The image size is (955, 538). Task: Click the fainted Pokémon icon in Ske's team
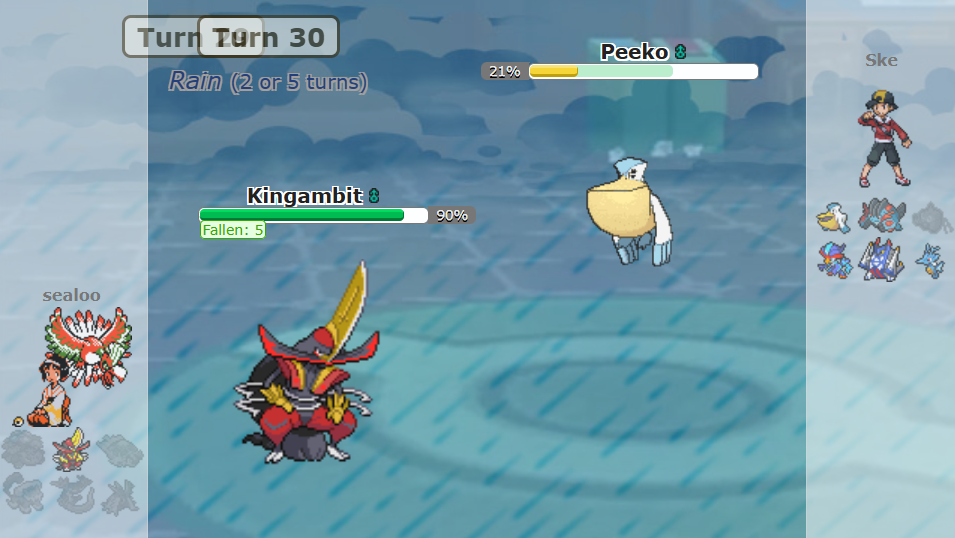point(930,217)
